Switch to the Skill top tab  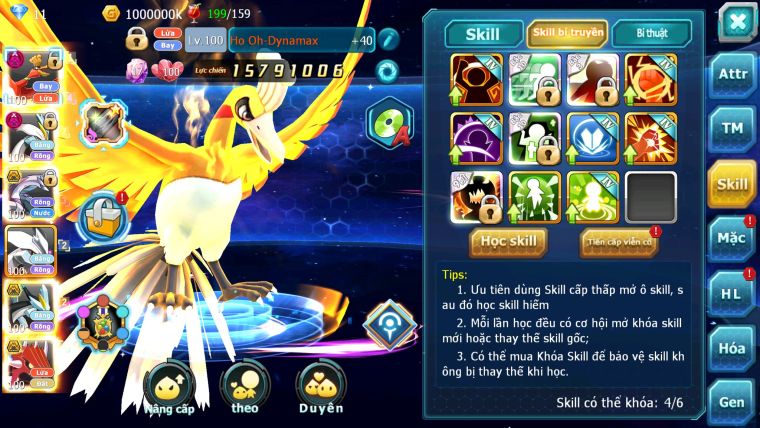[483, 34]
